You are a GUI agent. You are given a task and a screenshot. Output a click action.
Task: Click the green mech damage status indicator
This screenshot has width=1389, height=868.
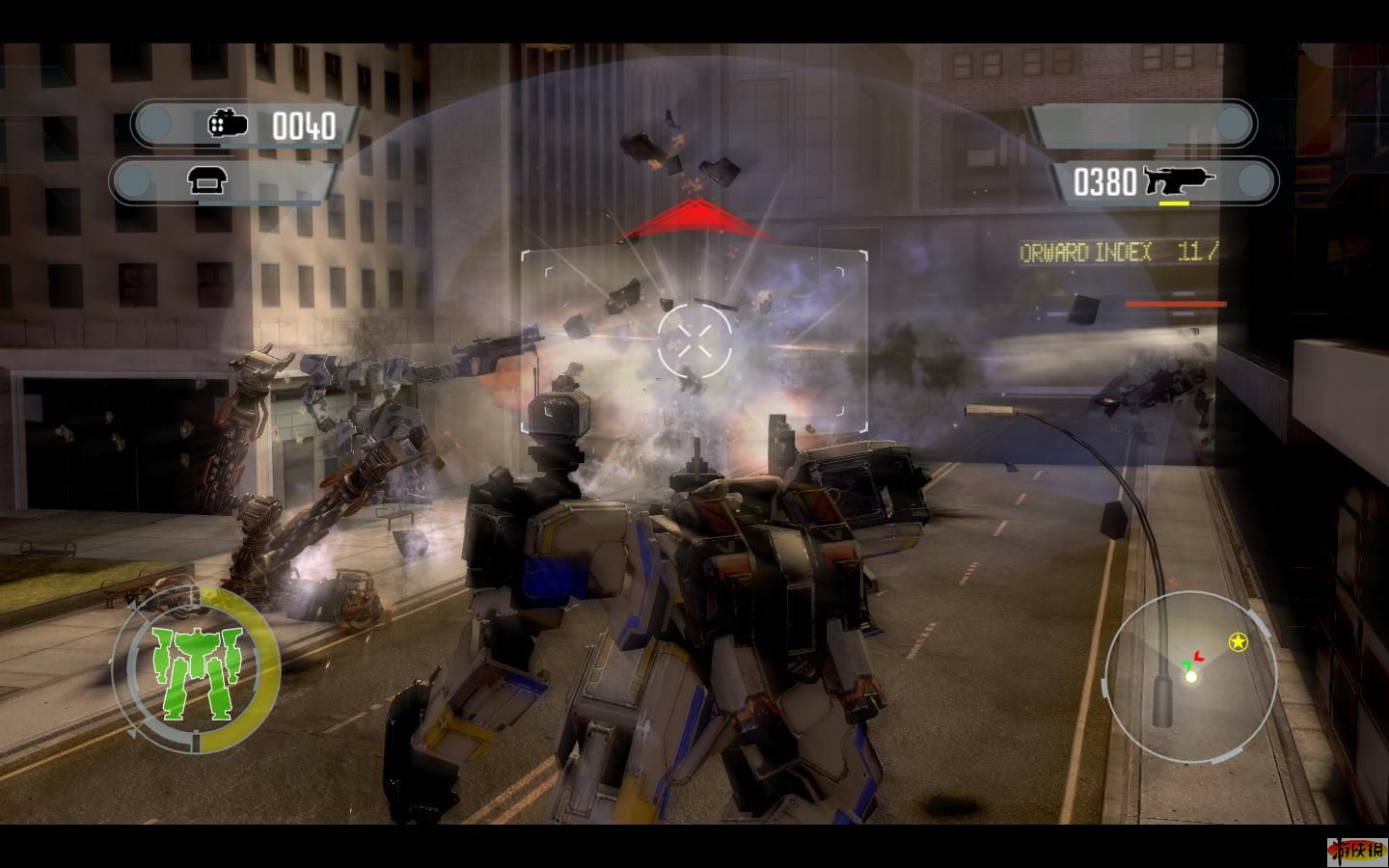[196, 672]
